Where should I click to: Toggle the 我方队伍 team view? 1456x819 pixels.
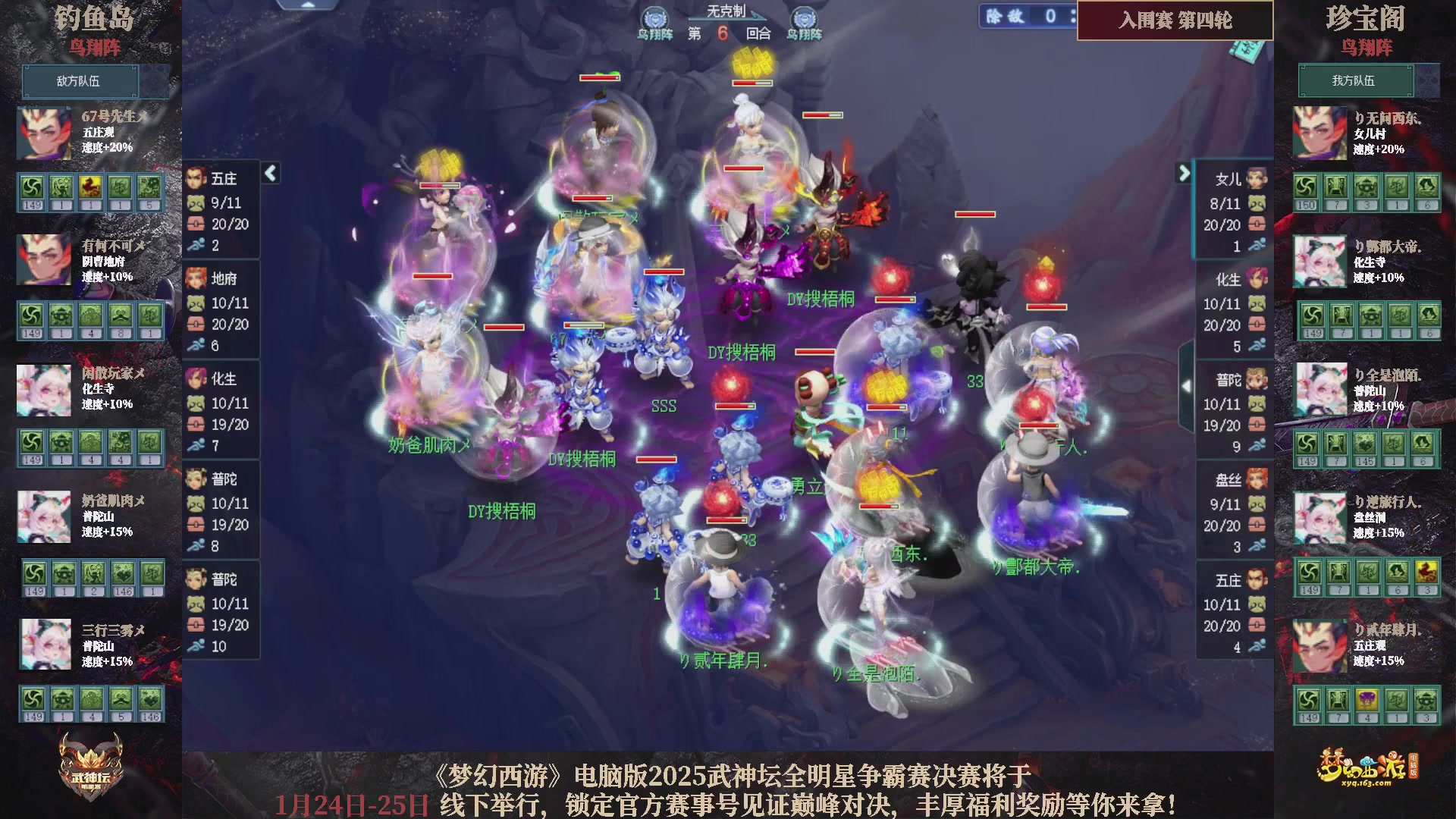coord(1357,81)
